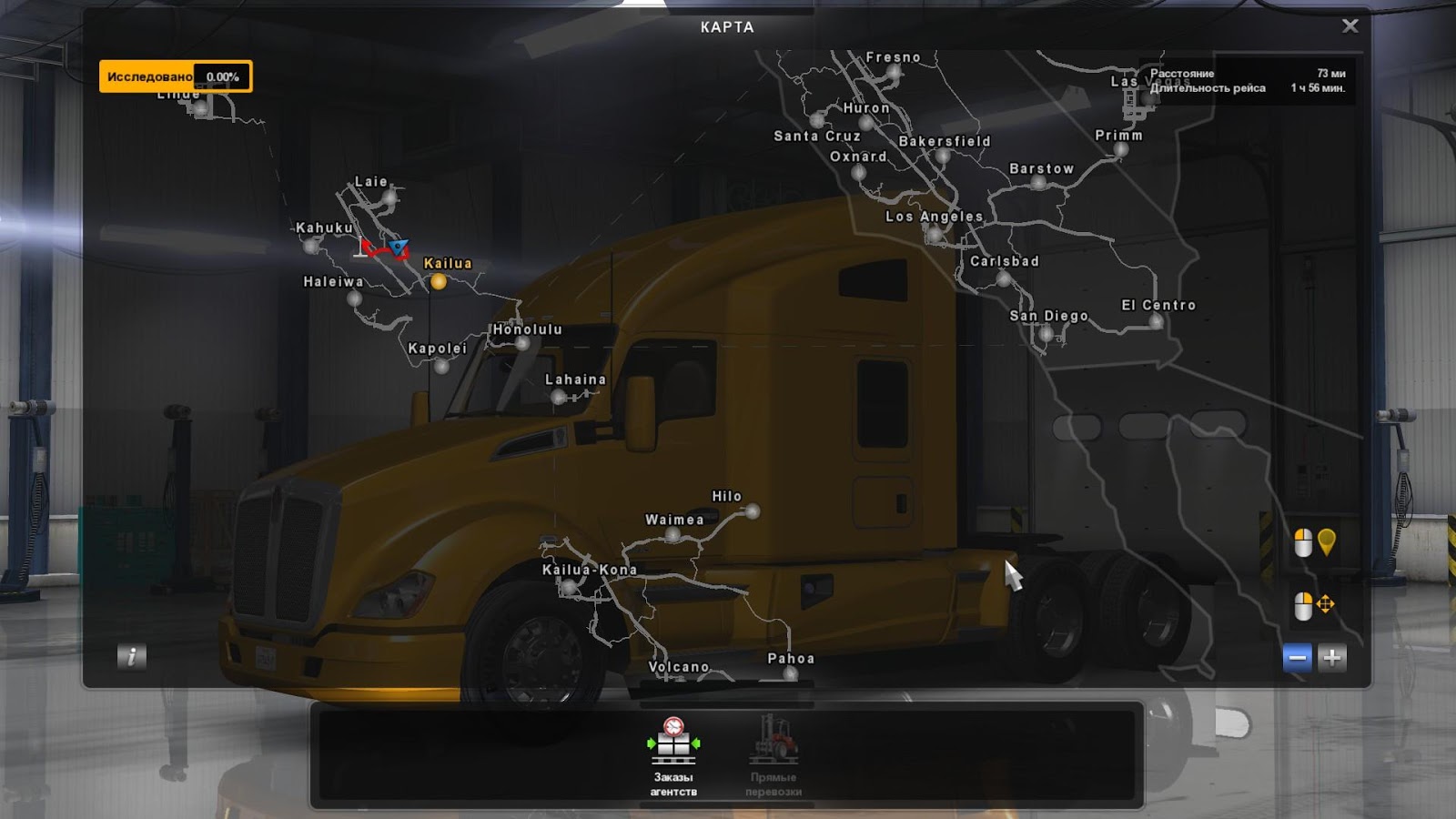
Task: Click the Исследовано 0.00% progress box
Action: point(176,77)
